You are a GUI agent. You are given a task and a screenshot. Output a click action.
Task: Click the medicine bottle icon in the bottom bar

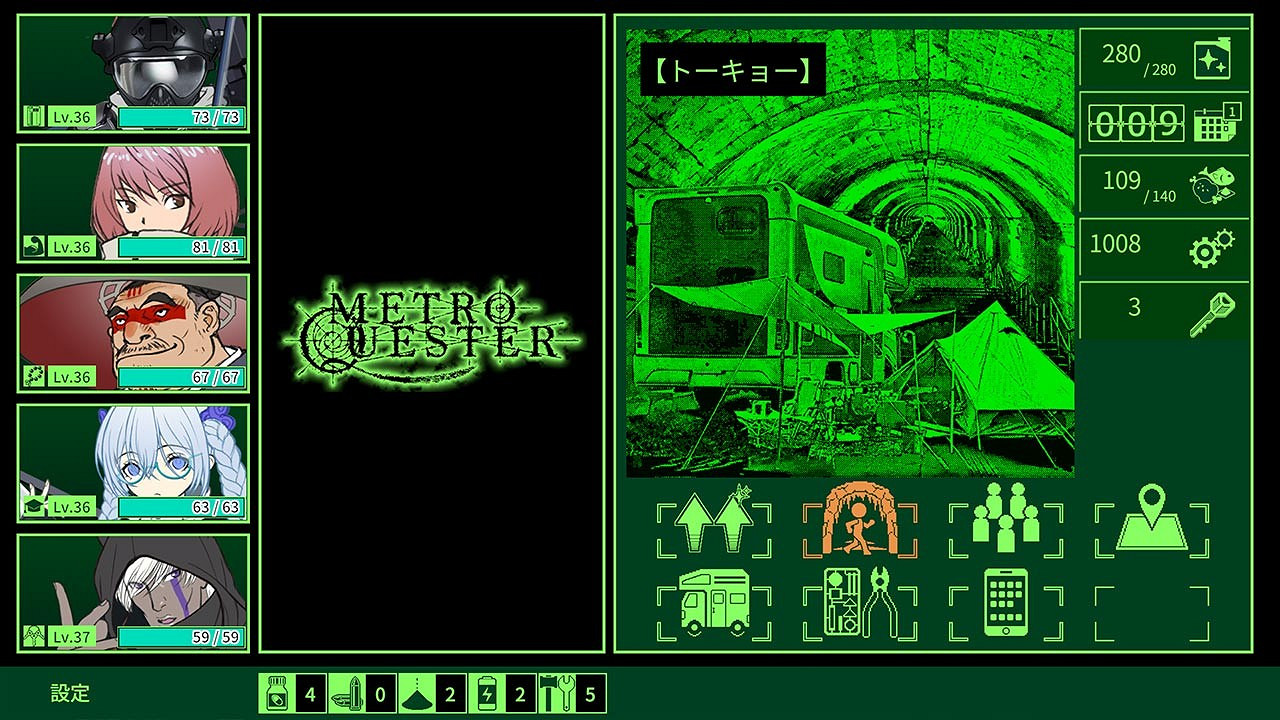coord(277,692)
